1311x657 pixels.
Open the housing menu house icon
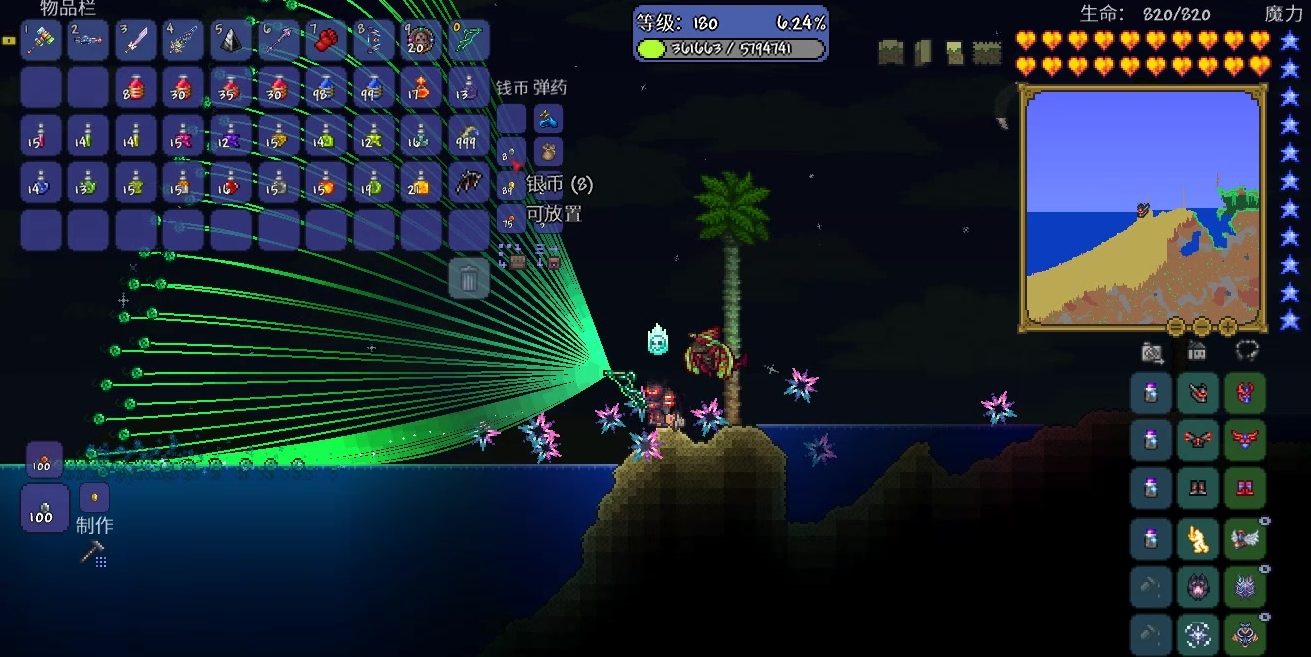[1197, 351]
